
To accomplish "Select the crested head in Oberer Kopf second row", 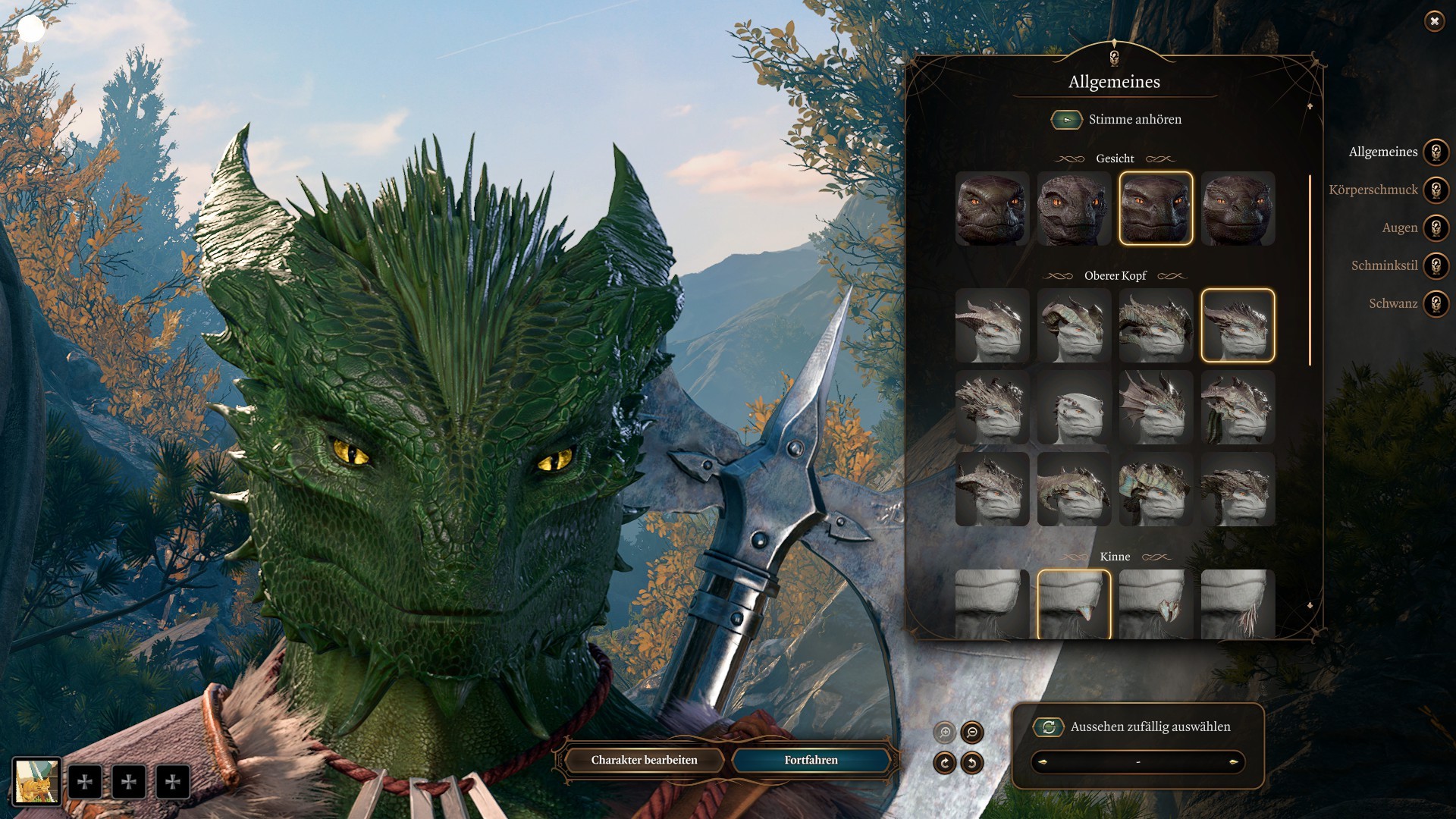I will (x=992, y=407).
